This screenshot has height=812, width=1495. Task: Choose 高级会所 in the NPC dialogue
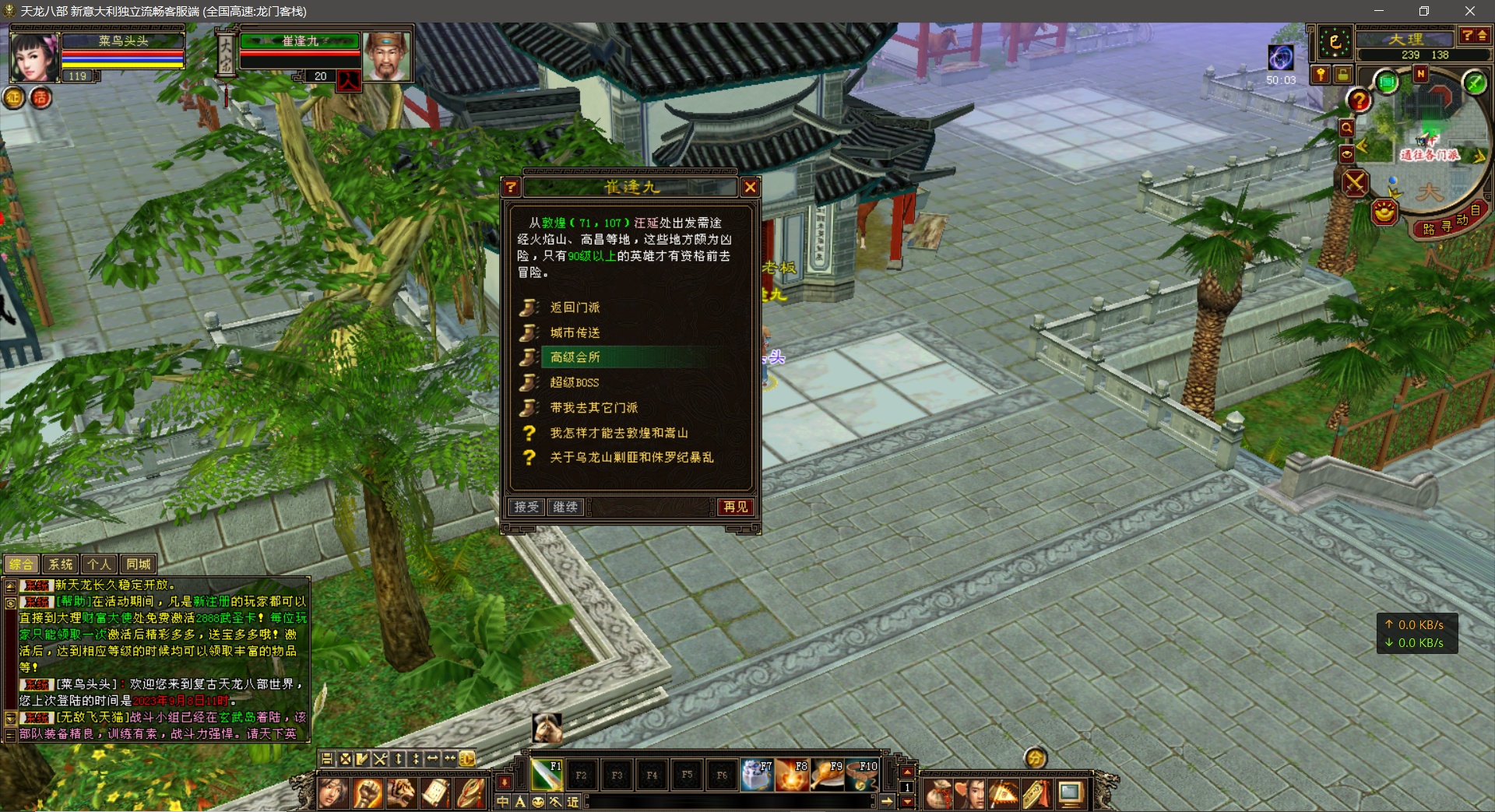click(x=575, y=357)
